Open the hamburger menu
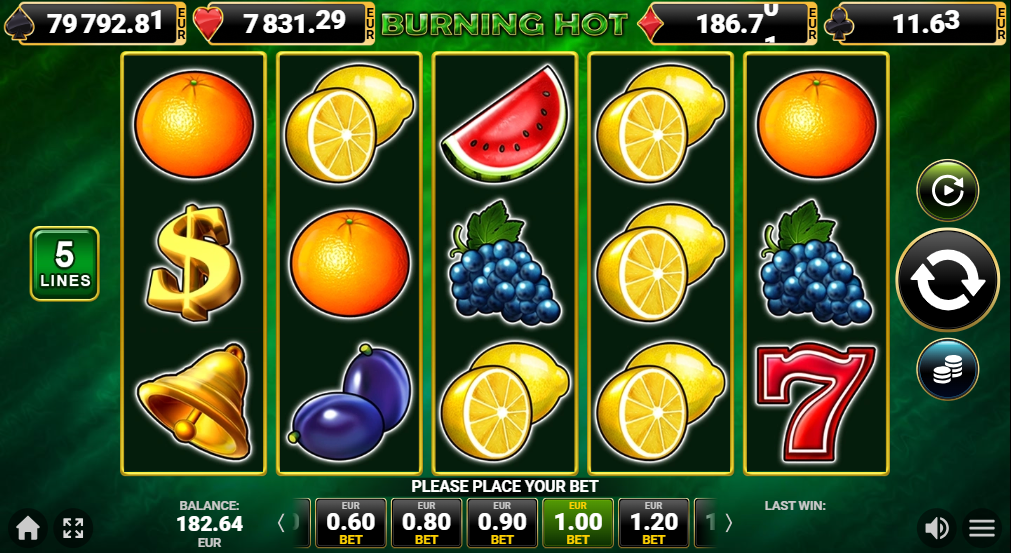 982,527
